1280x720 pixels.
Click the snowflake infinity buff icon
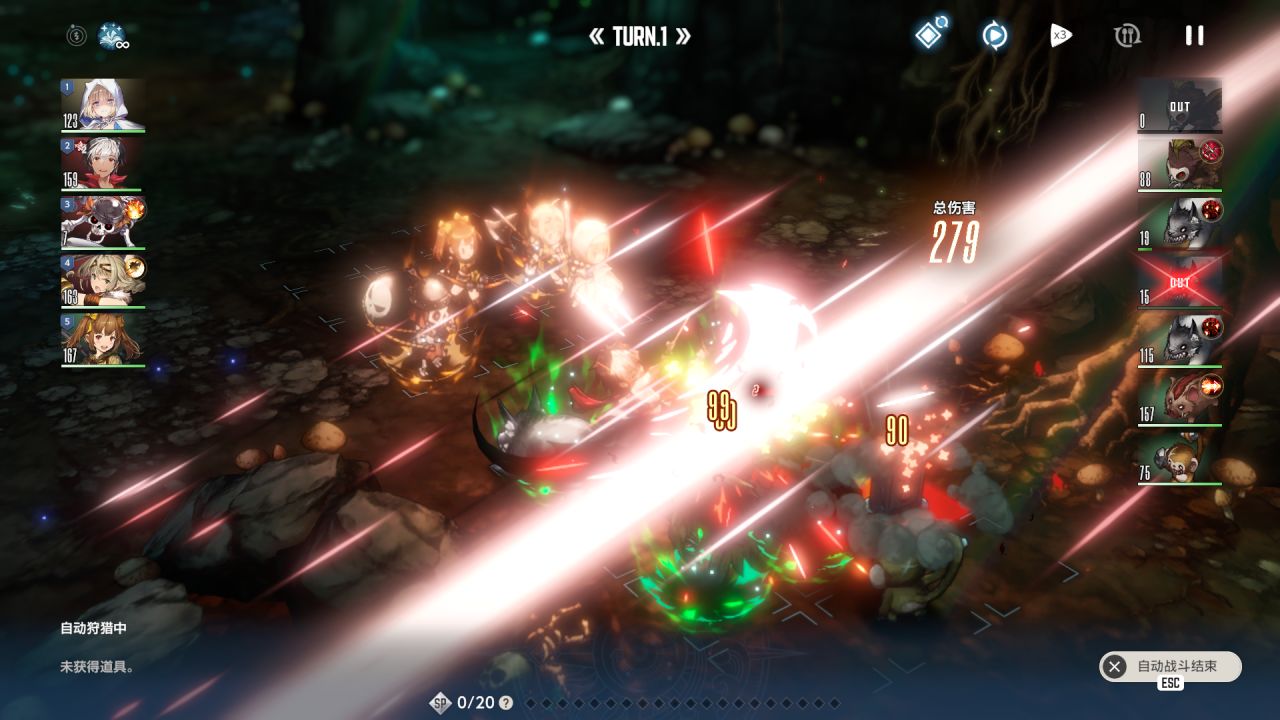(x=112, y=37)
